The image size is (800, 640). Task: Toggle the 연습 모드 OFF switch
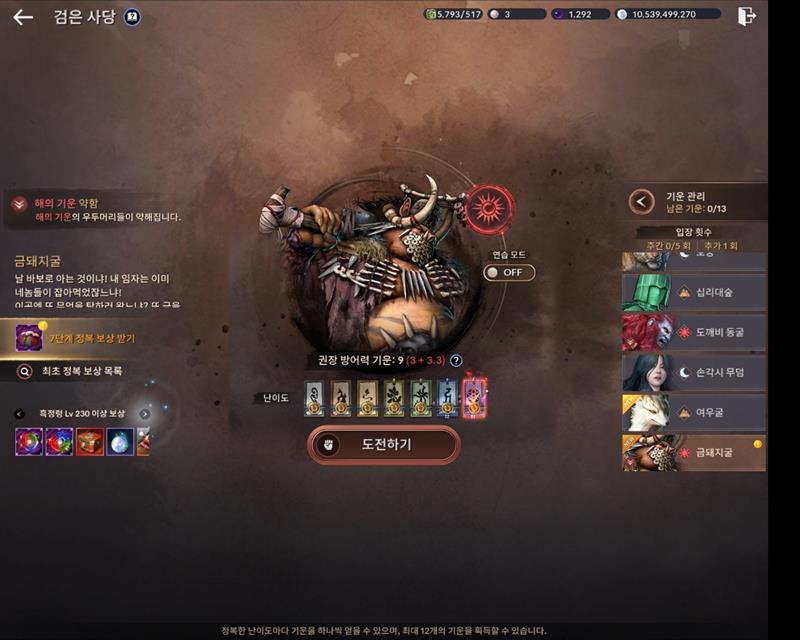[x=509, y=272]
